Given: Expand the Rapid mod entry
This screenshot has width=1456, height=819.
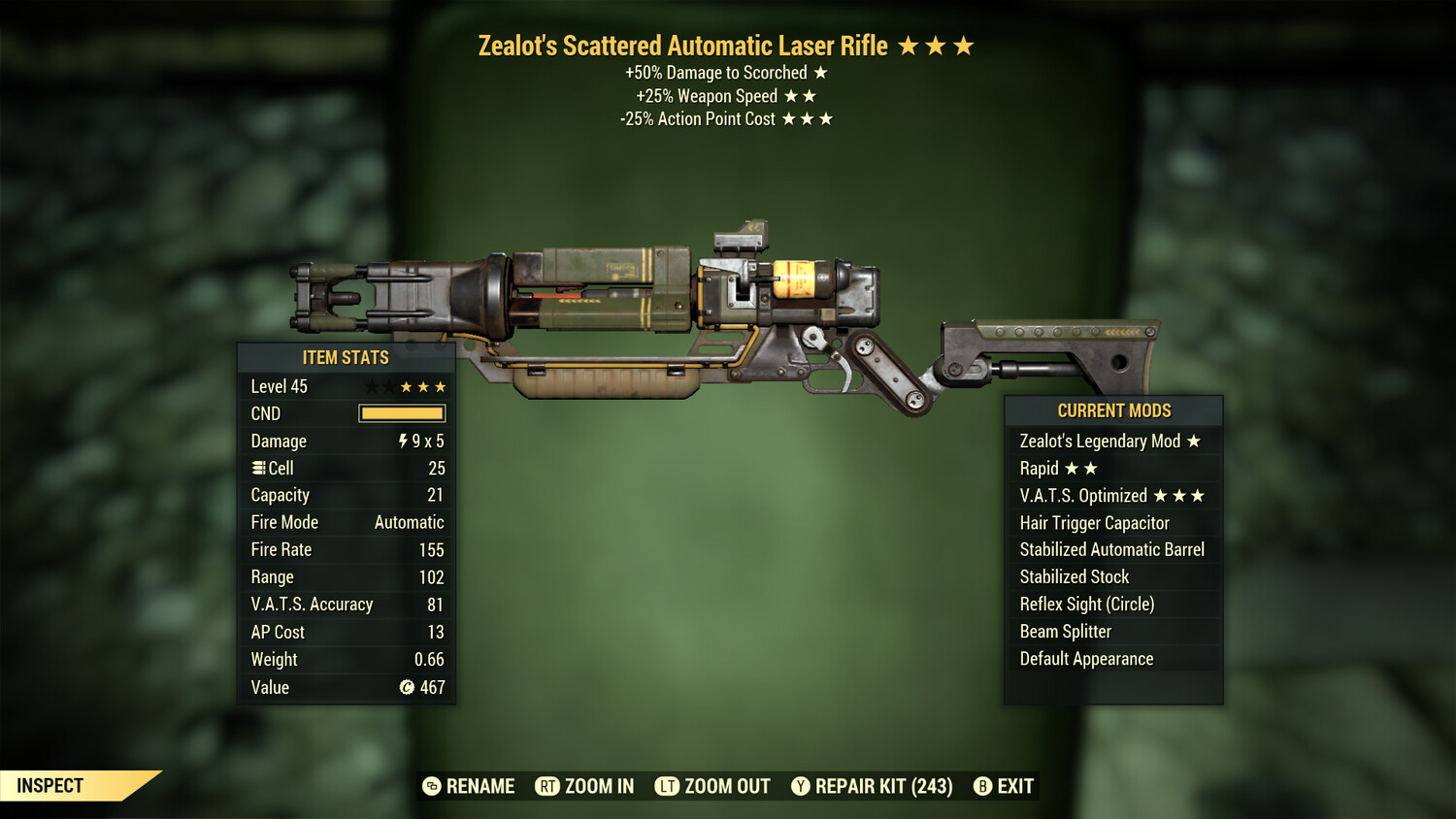Looking at the screenshot, I should point(1058,468).
